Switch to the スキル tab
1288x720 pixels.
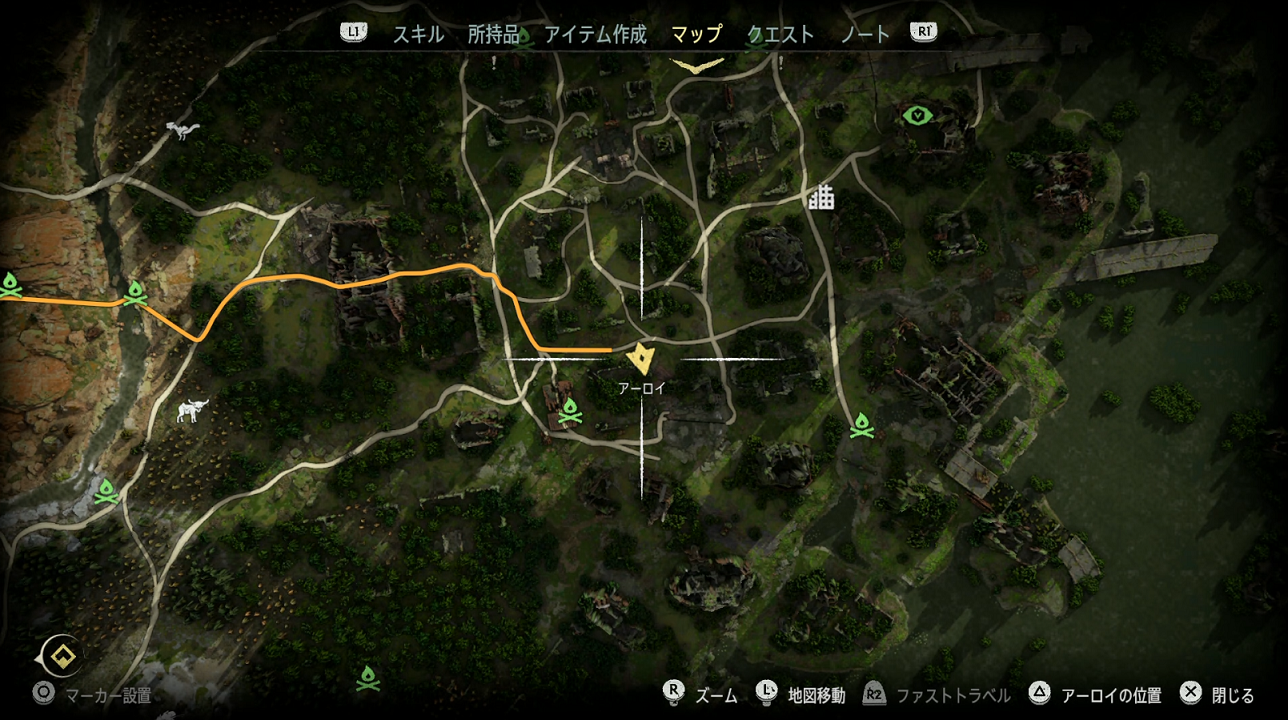tap(418, 34)
